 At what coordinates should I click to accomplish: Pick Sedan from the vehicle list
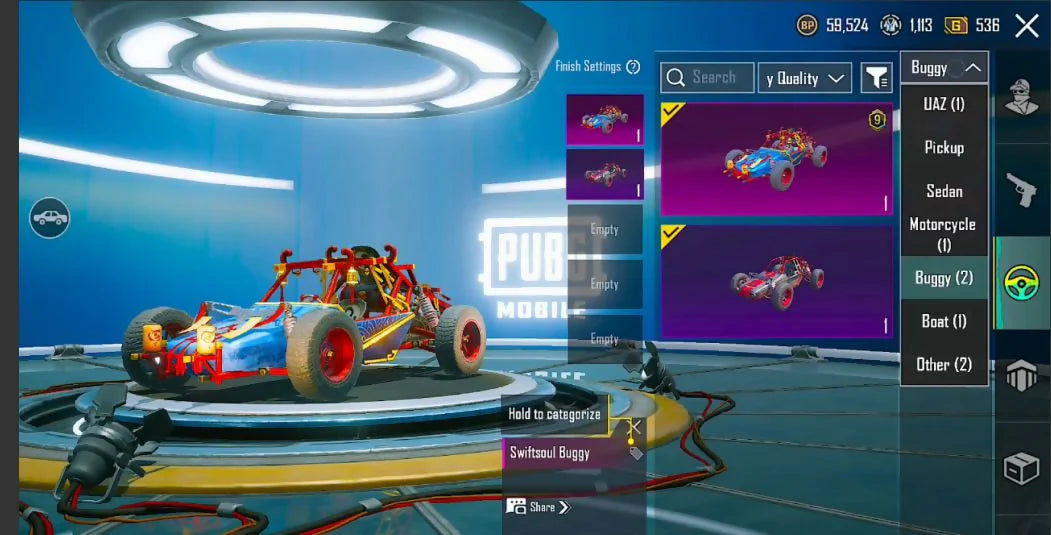(x=943, y=191)
